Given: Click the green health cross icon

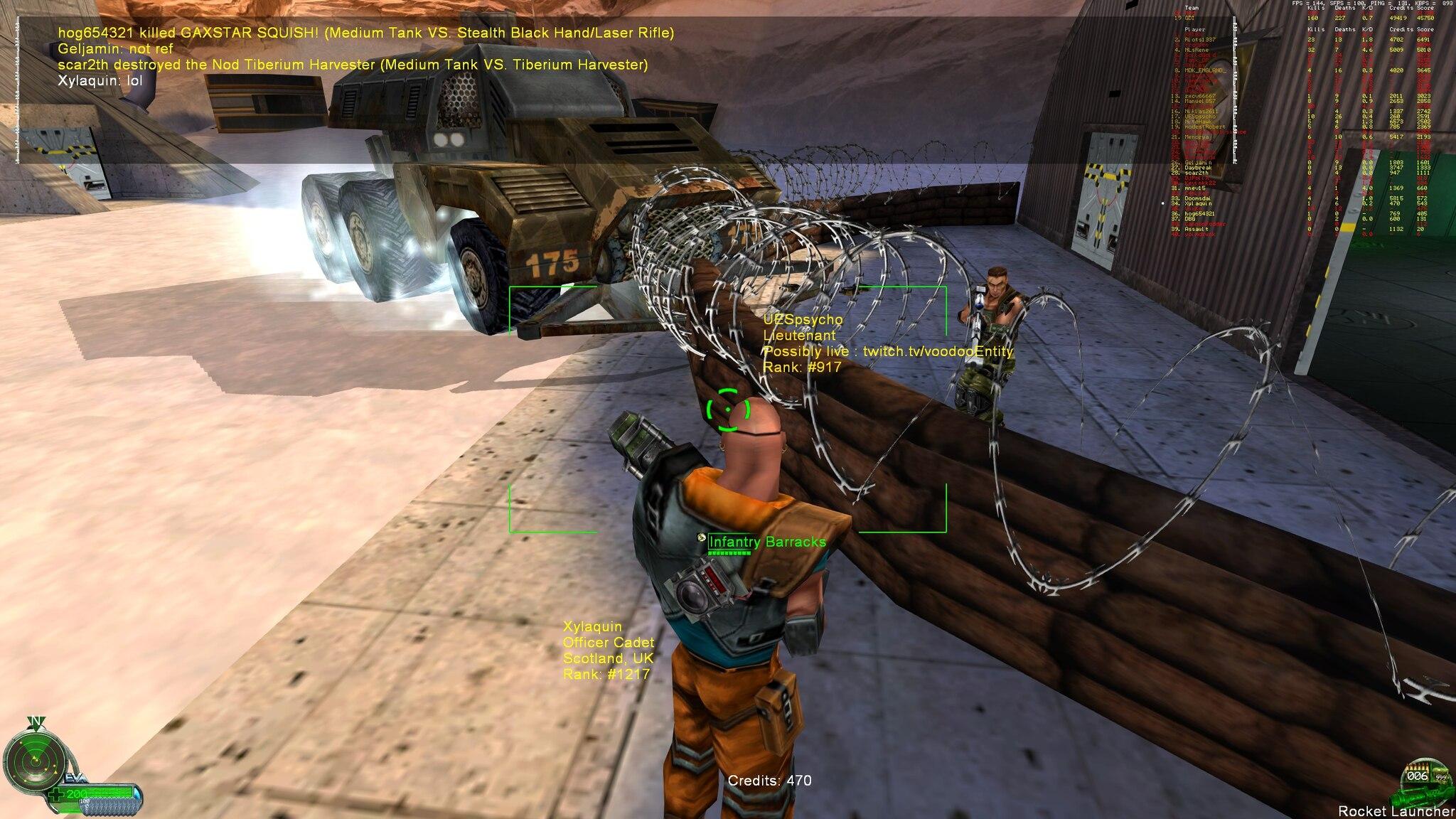Looking at the screenshot, I should point(57,793).
